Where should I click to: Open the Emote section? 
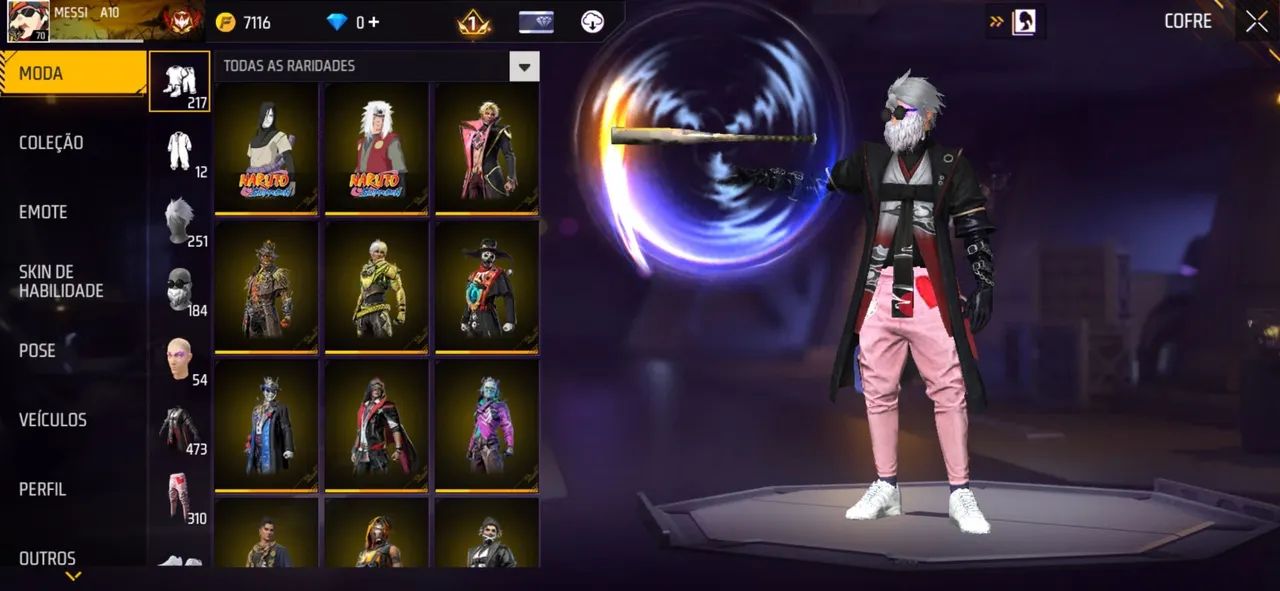pyautogui.click(x=43, y=212)
